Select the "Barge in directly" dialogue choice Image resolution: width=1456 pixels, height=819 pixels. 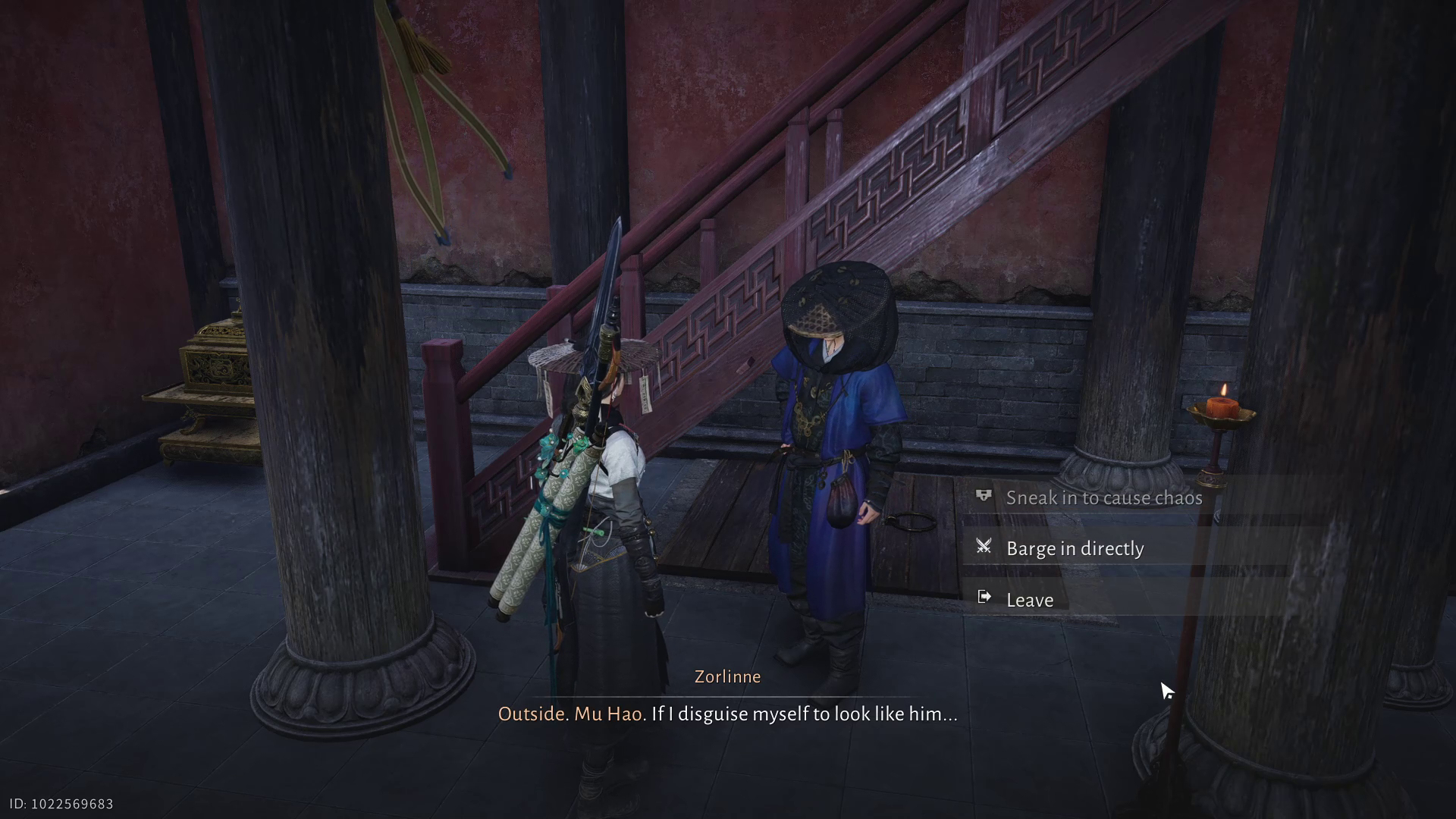pos(1075,548)
